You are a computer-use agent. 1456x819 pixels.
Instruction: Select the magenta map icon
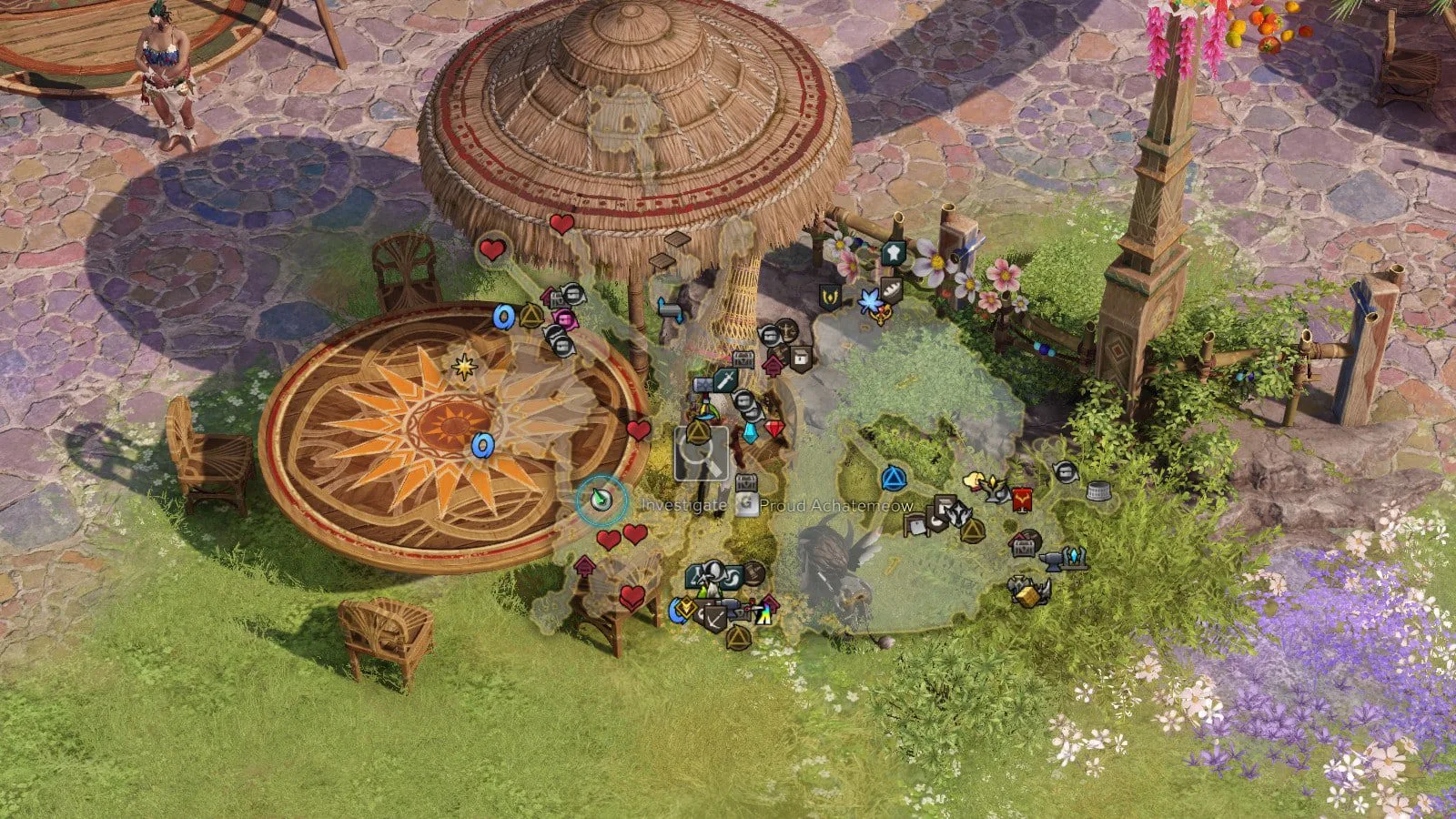coord(565,319)
